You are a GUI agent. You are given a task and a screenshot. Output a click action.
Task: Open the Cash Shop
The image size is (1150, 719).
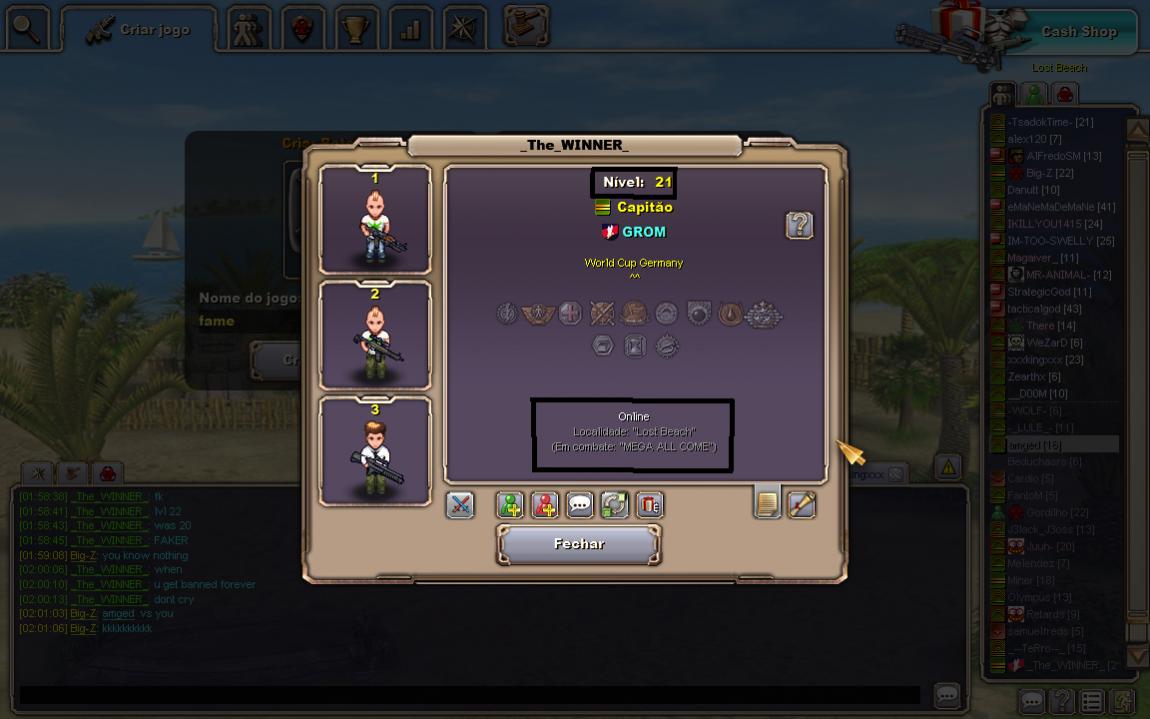point(1078,31)
